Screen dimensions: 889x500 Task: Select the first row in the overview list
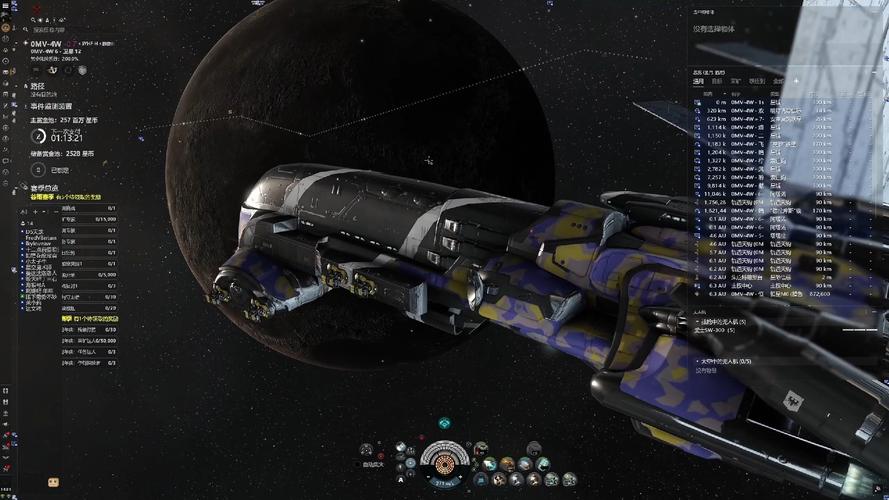pos(762,102)
